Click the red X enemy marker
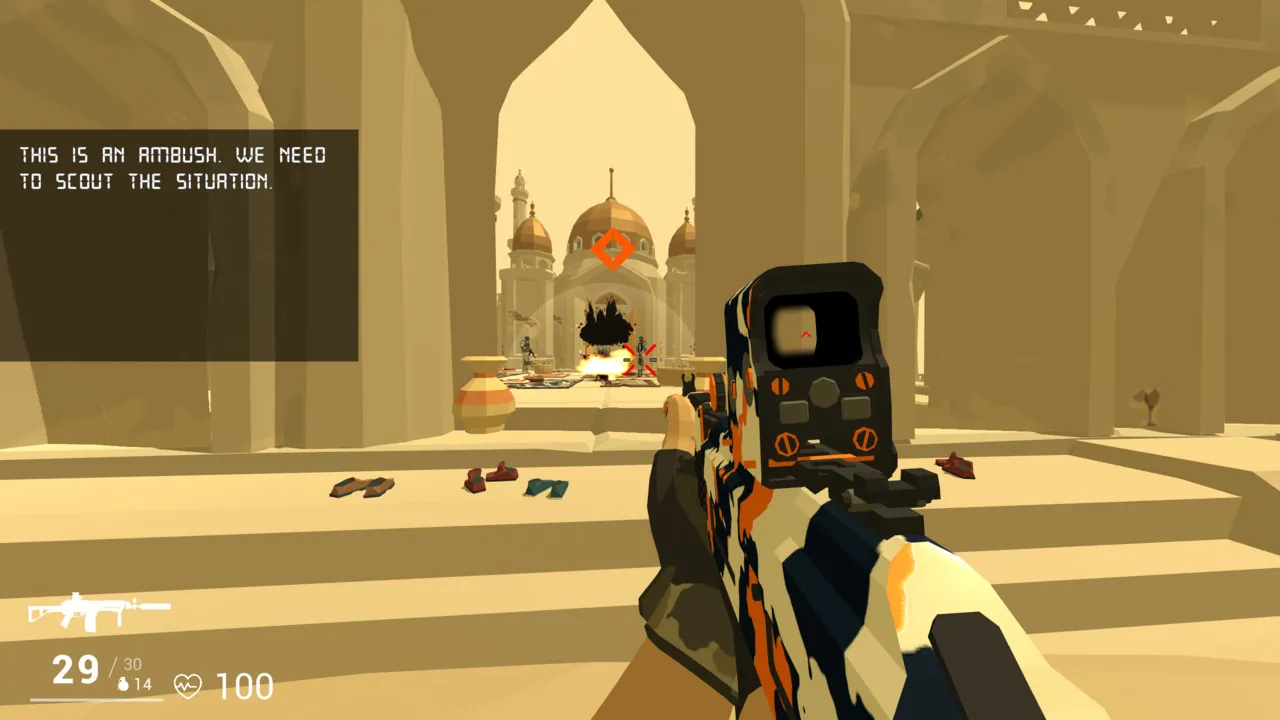1280x720 pixels. click(x=640, y=358)
